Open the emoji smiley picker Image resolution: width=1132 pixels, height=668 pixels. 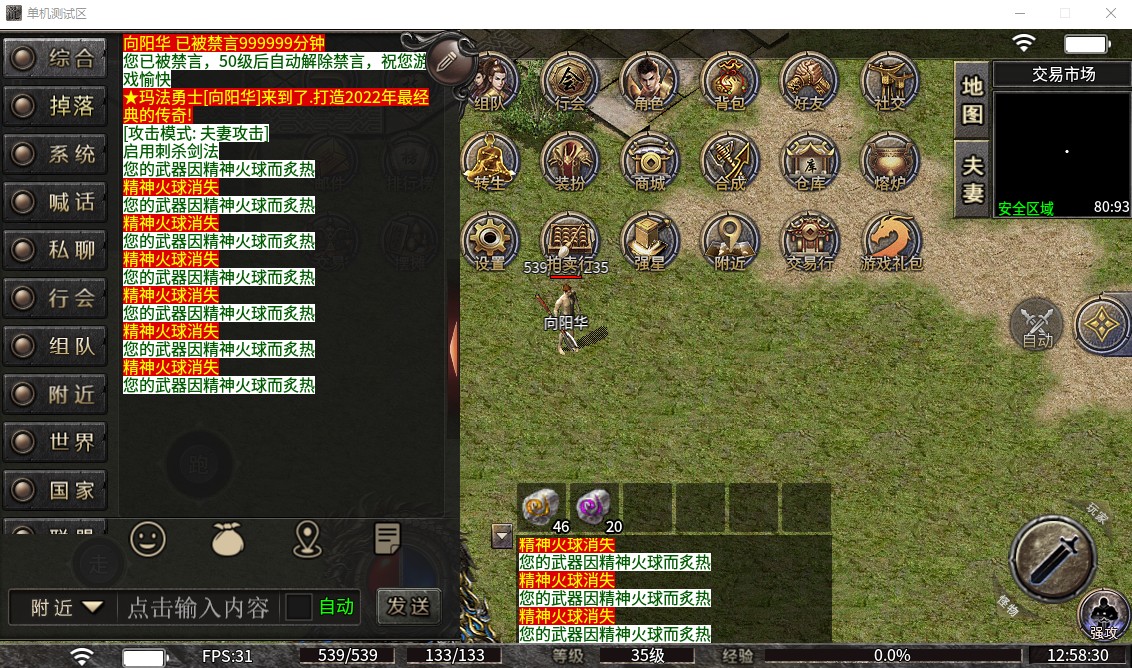coord(148,540)
